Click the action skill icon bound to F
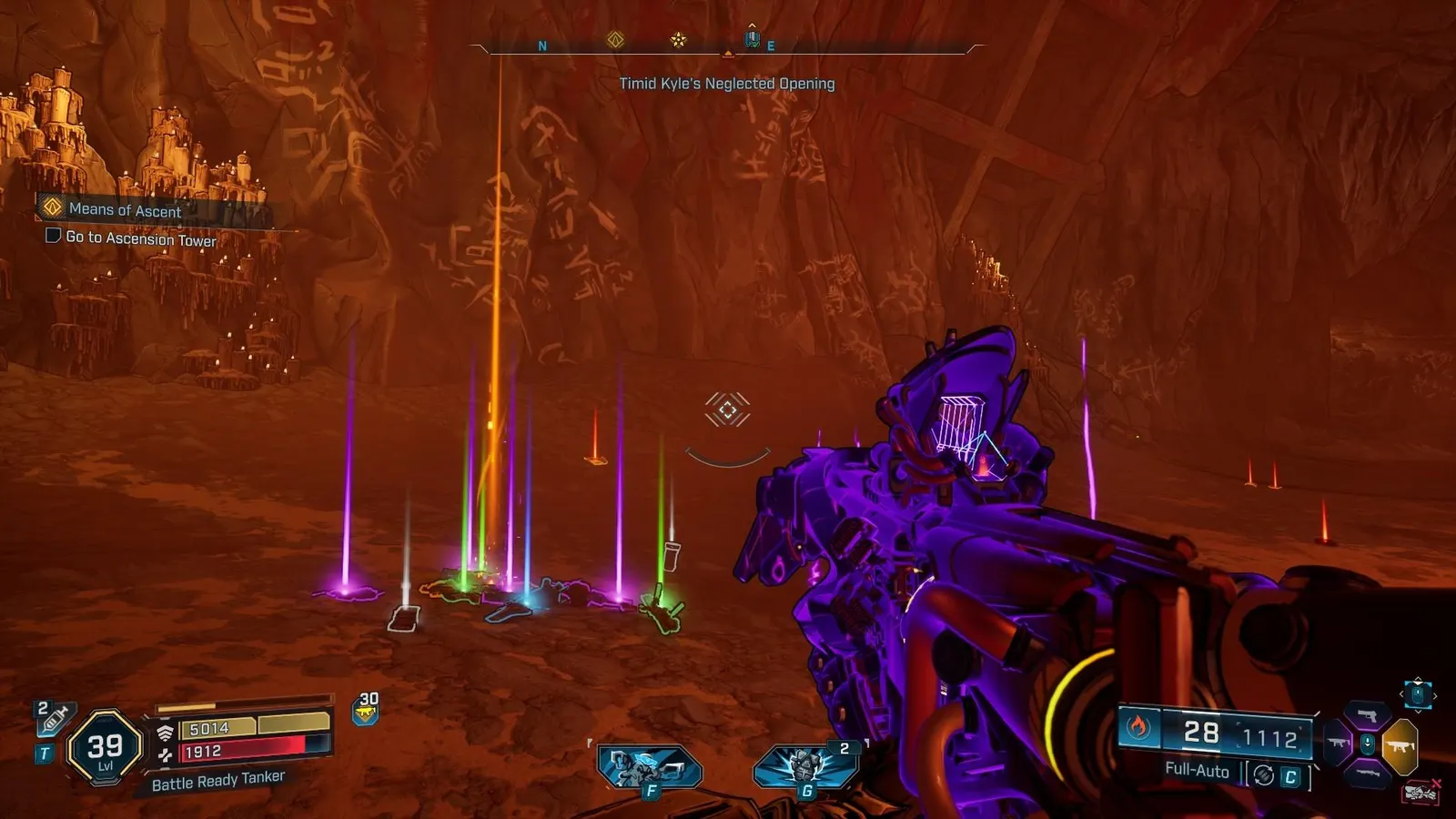This screenshot has height=819, width=1456. point(649,767)
